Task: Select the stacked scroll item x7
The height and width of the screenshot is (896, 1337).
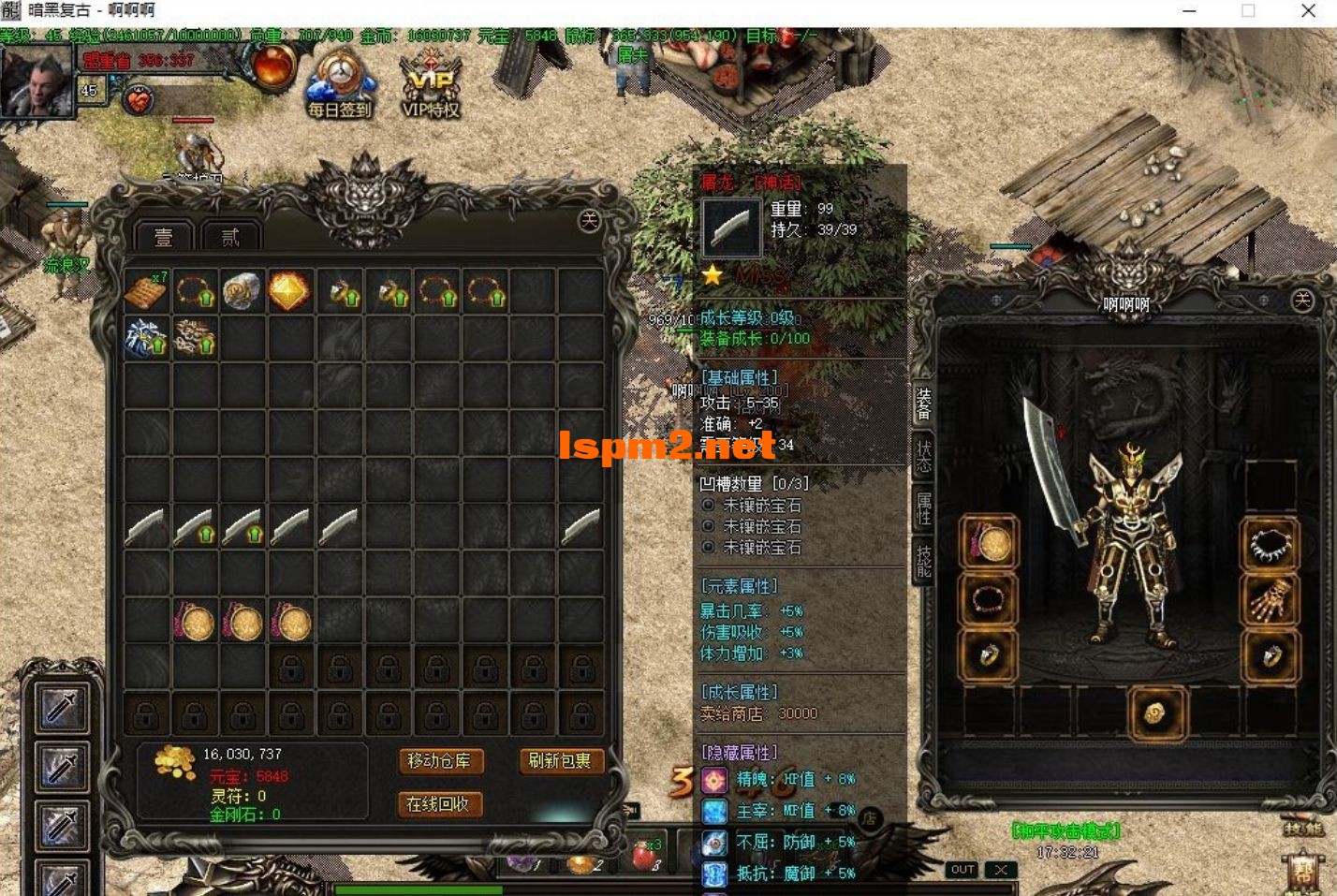Action: pyautogui.click(x=146, y=292)
